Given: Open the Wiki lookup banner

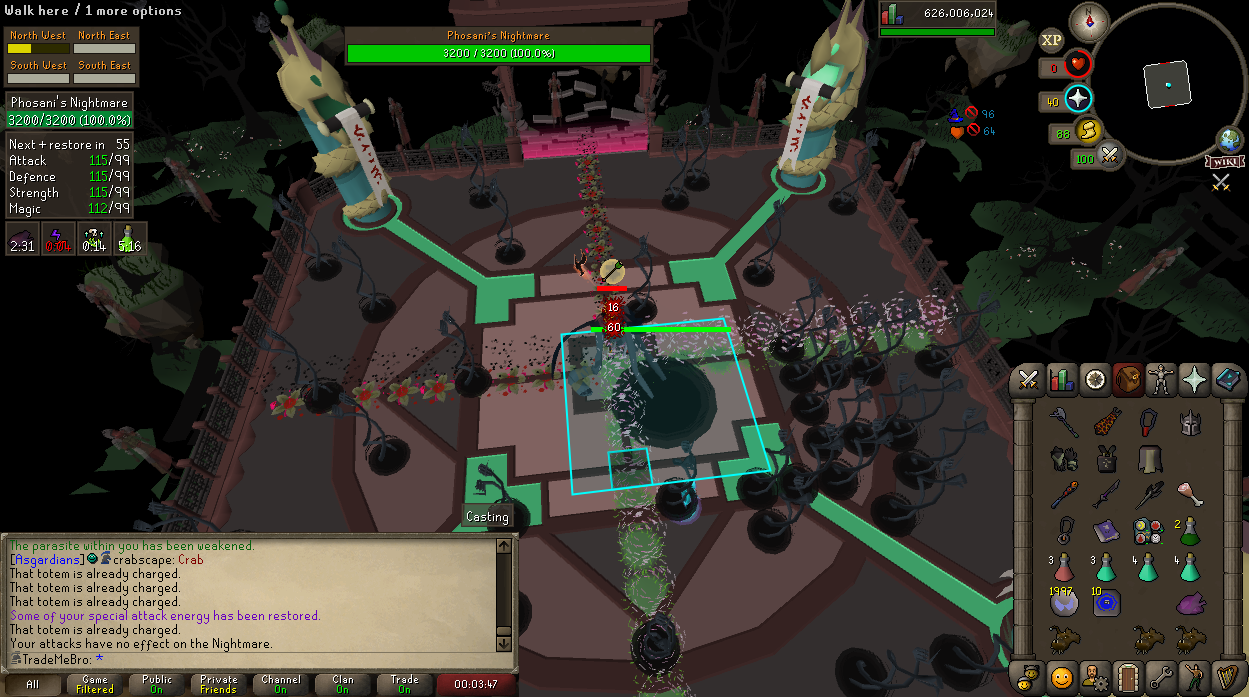Looking at the screenshot, I should [1225, 161].
